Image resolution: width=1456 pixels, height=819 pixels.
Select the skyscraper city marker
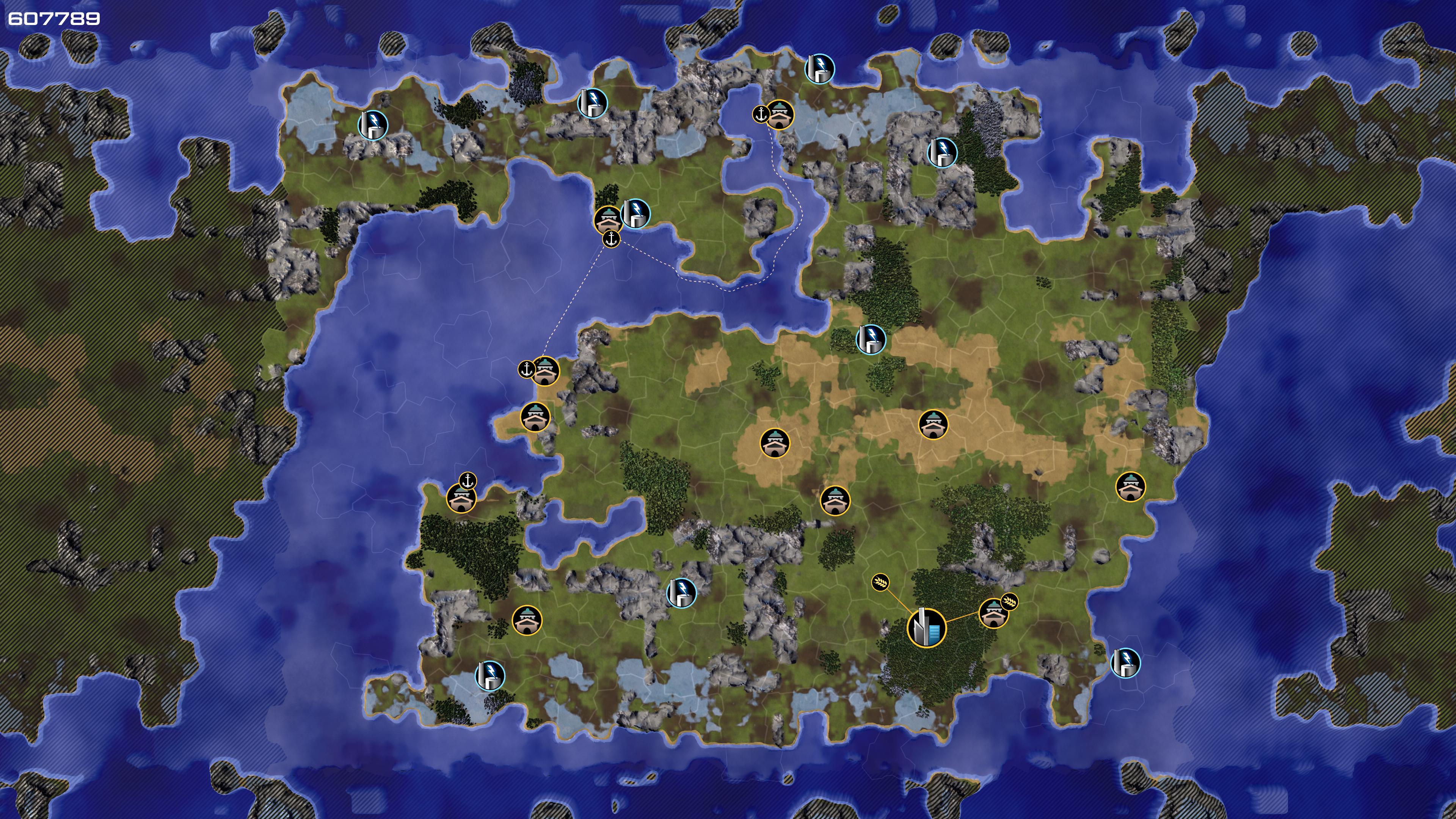coord(926,628)
